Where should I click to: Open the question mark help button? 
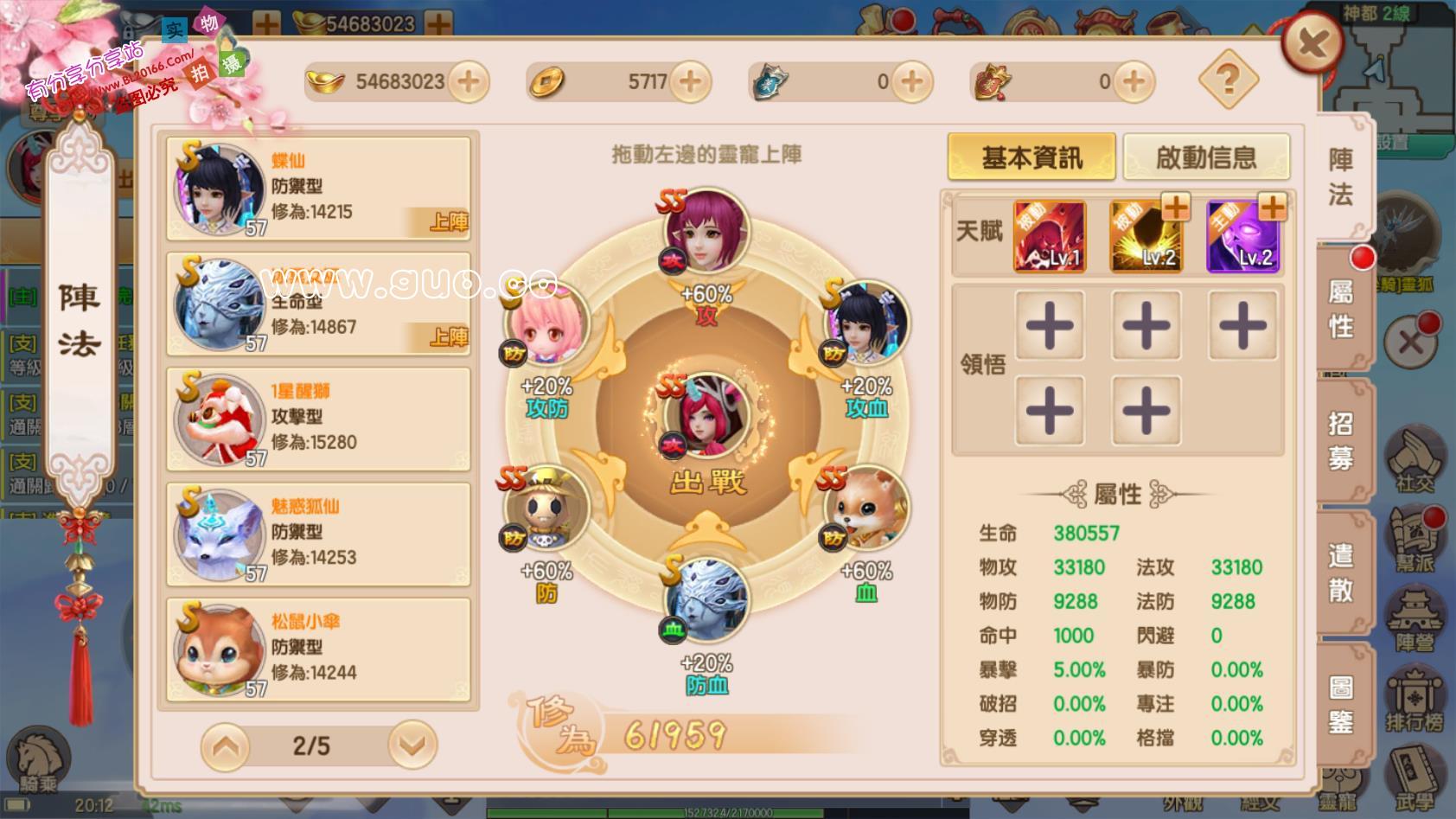click(x=1228, y=80)
